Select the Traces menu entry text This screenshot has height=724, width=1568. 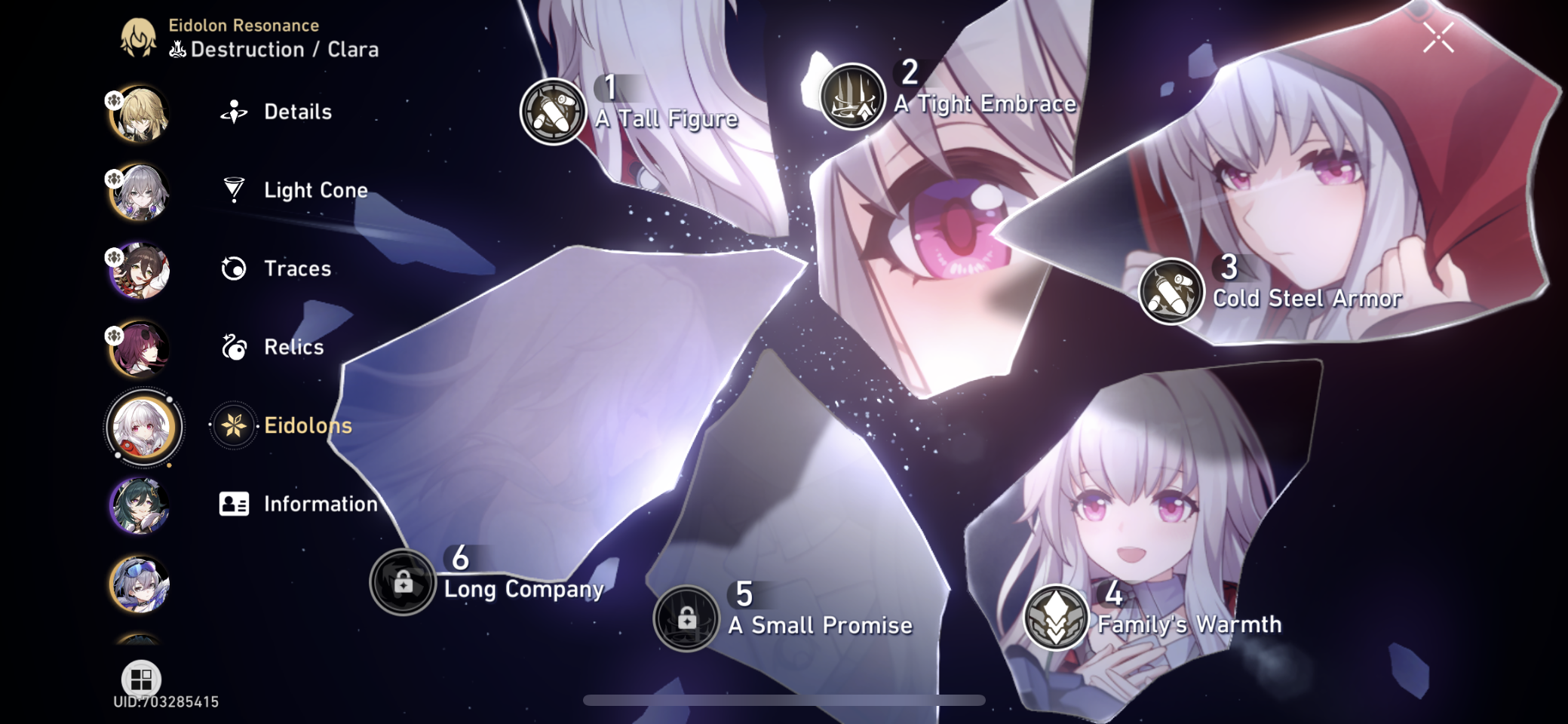pyautogui.click(x=297, y=268)
